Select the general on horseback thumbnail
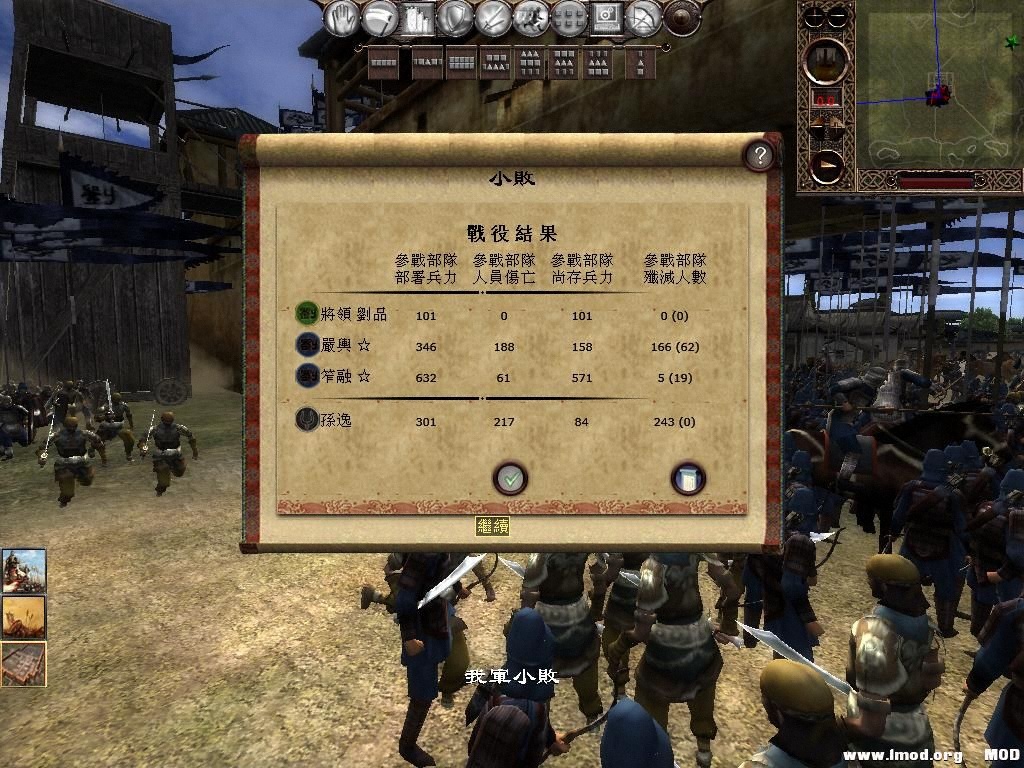The height and width of the screenshot is (768, 1024). click(x=23, y=571)
